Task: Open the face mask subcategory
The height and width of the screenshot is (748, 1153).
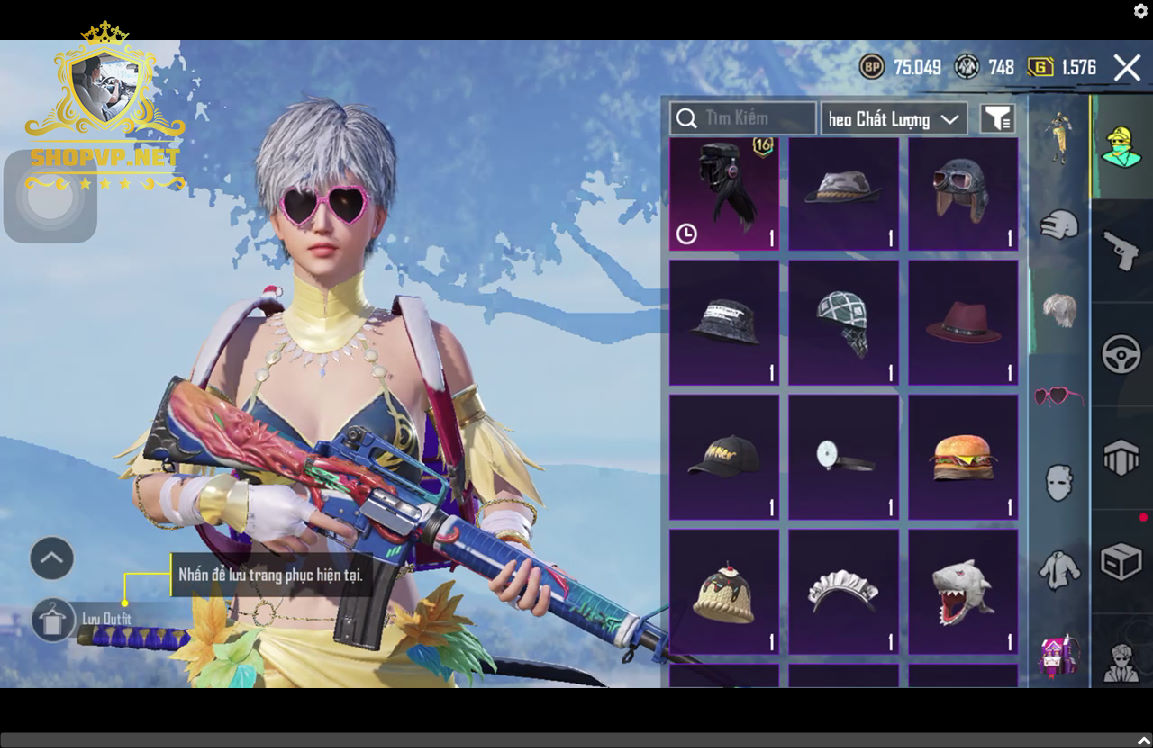Action: coord(1059,483)
